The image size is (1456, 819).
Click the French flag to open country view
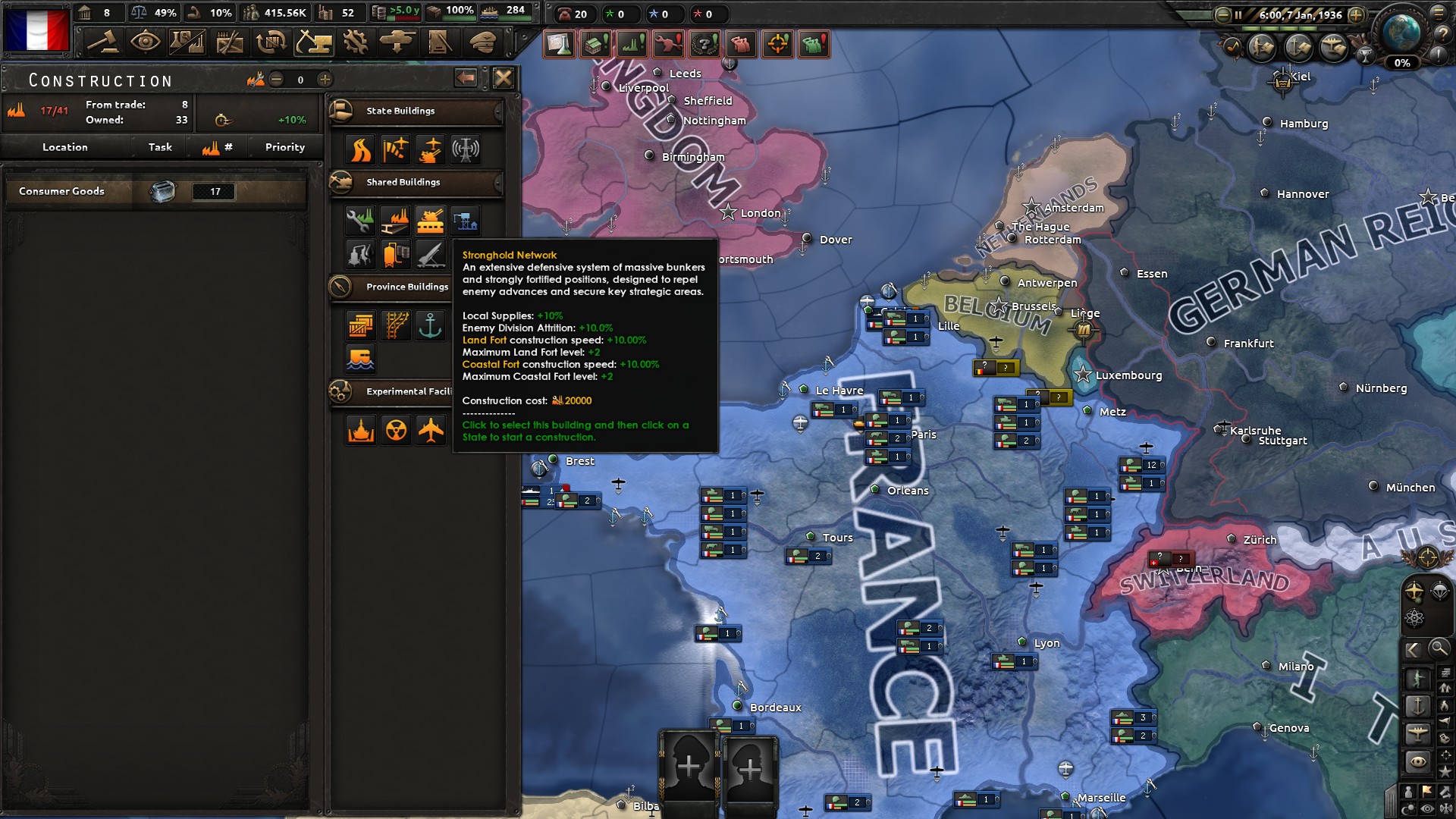click(38, 30)
